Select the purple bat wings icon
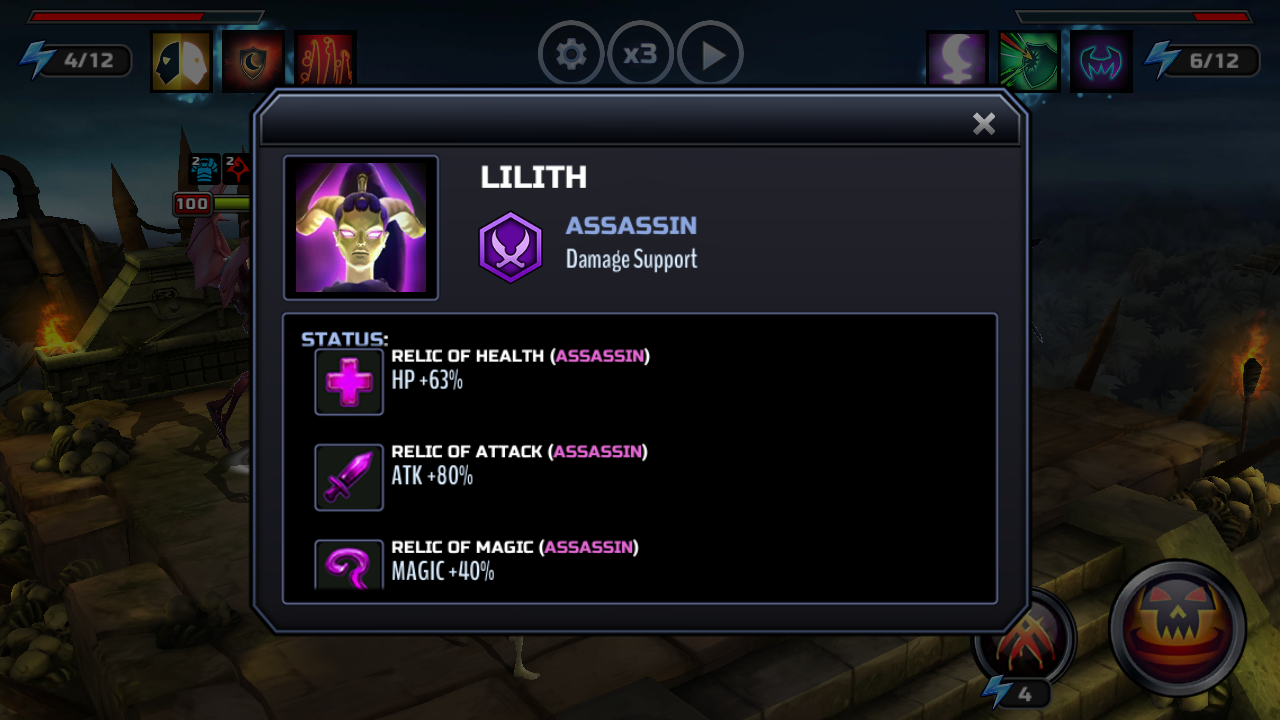Screen dimensions: 1280x720 (1101, 62)
